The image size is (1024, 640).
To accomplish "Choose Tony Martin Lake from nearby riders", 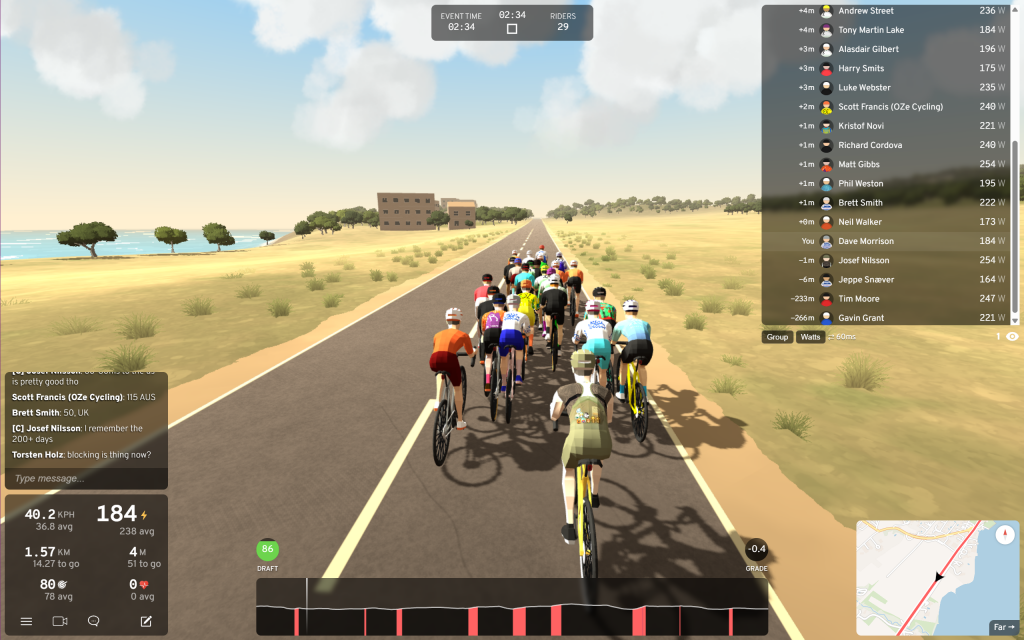I will click(x=890, y=30).
